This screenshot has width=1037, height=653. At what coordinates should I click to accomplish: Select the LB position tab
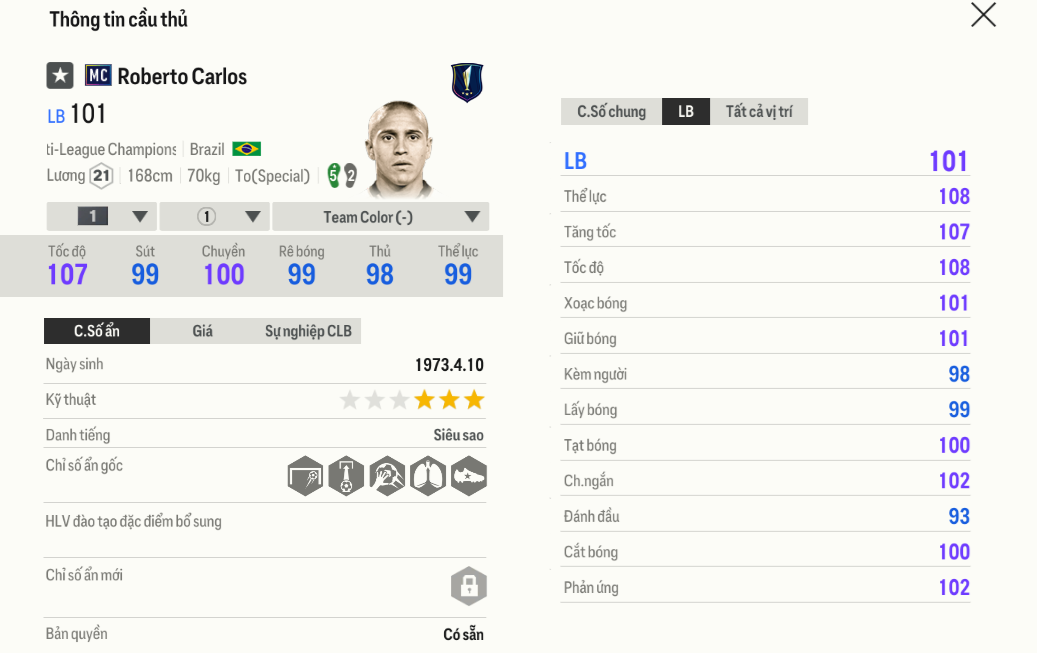coord(686,112)
